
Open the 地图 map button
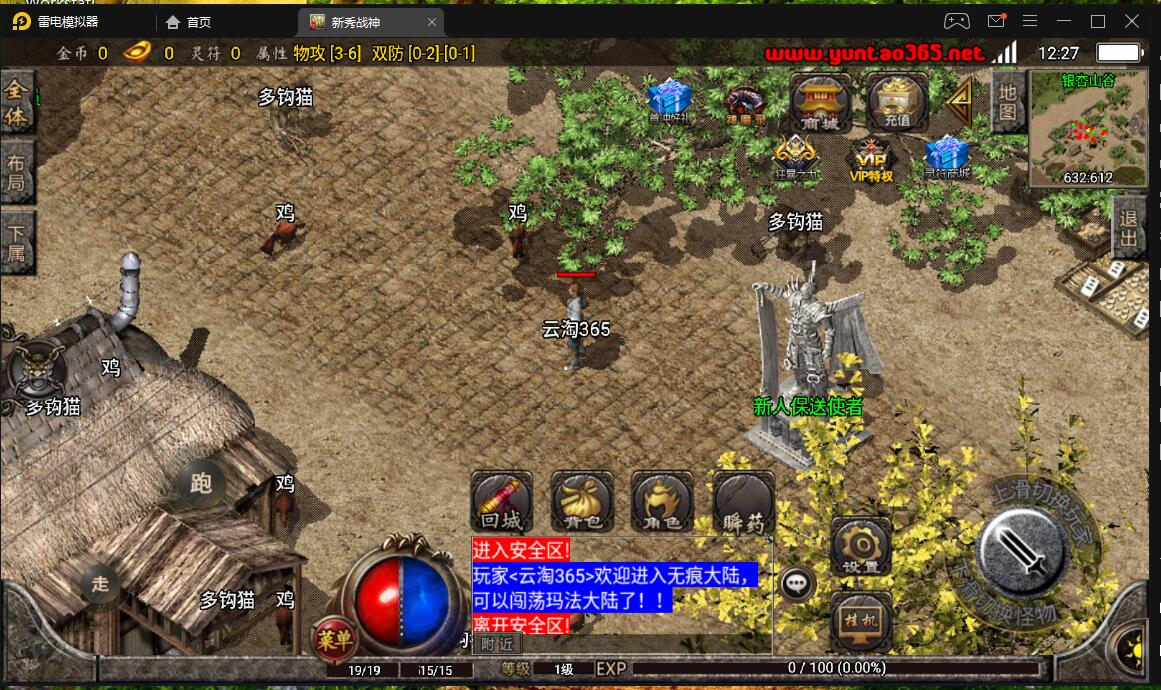tap(1007, 101)
